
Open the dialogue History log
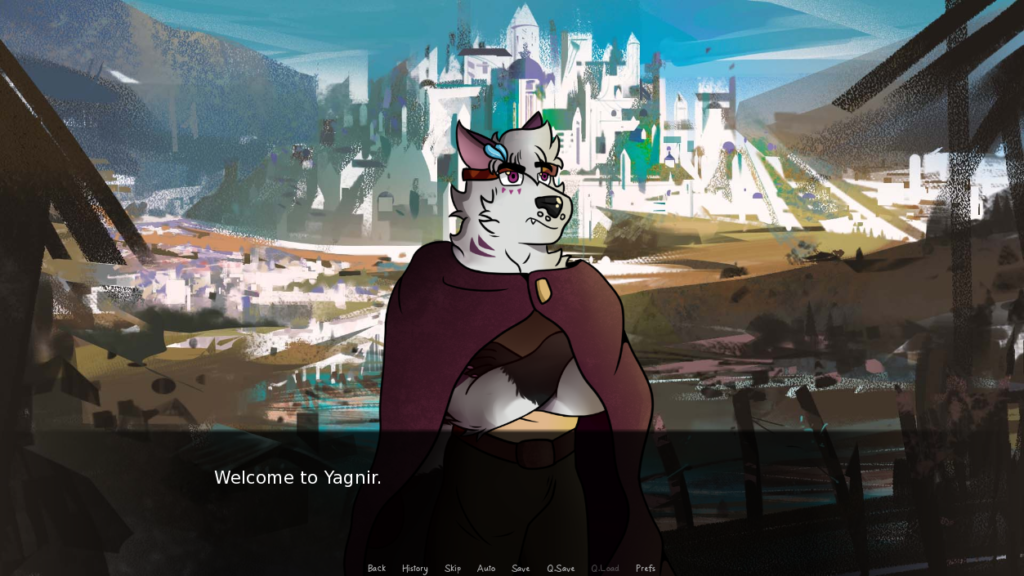click(415, 568)
